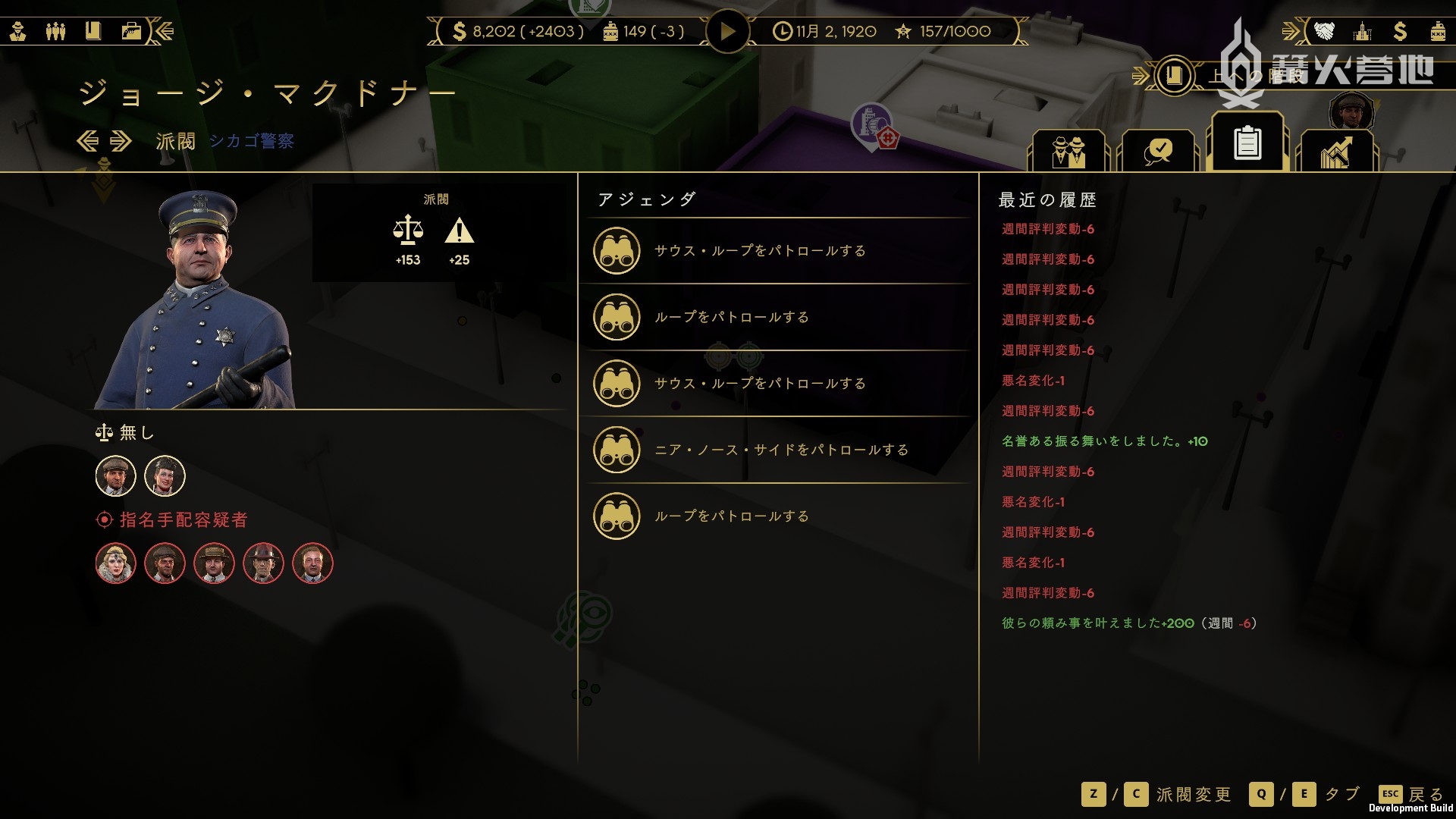Select the dark-haired woman portrait under 無し
Screen dimensions: 1456x819
point(165,475)
